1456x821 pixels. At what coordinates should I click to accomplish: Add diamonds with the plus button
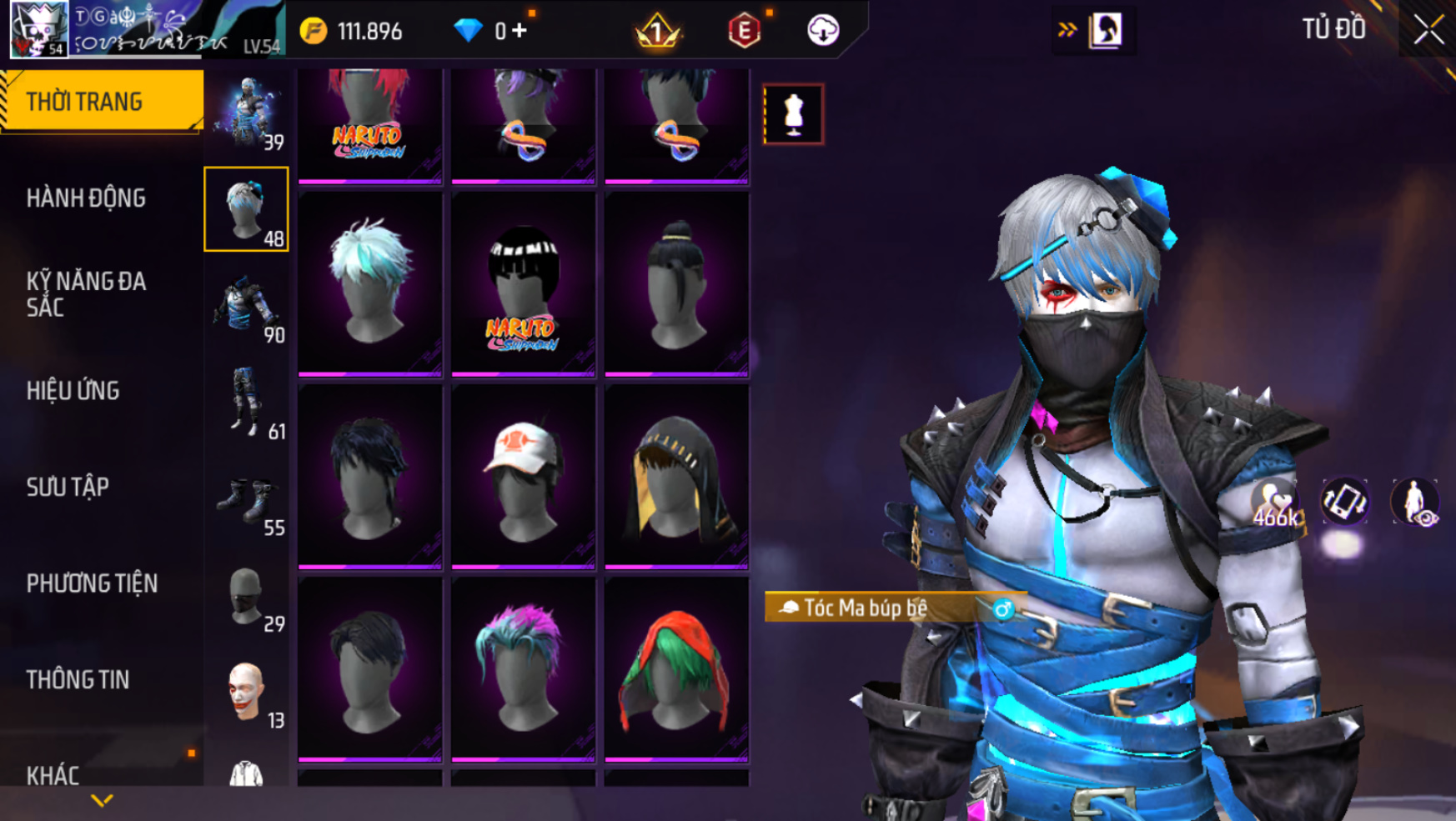520,31
